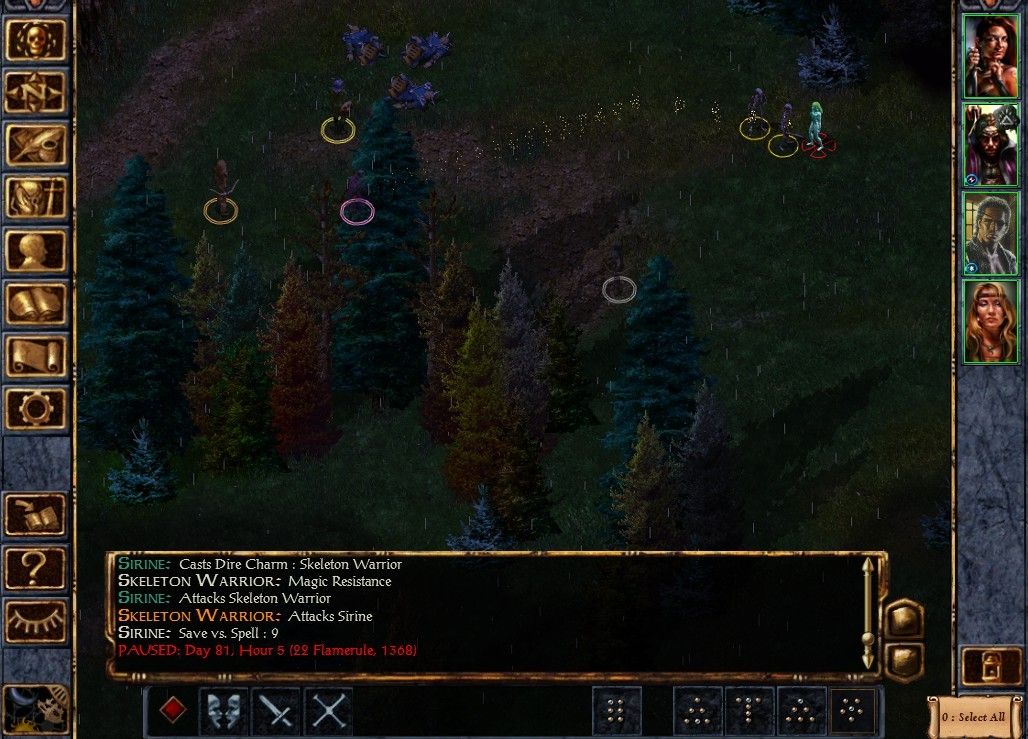The width and height of the screenshot is (1028, 739).
Task: Open the mage spellbook button
Action: tap(37, 304)
